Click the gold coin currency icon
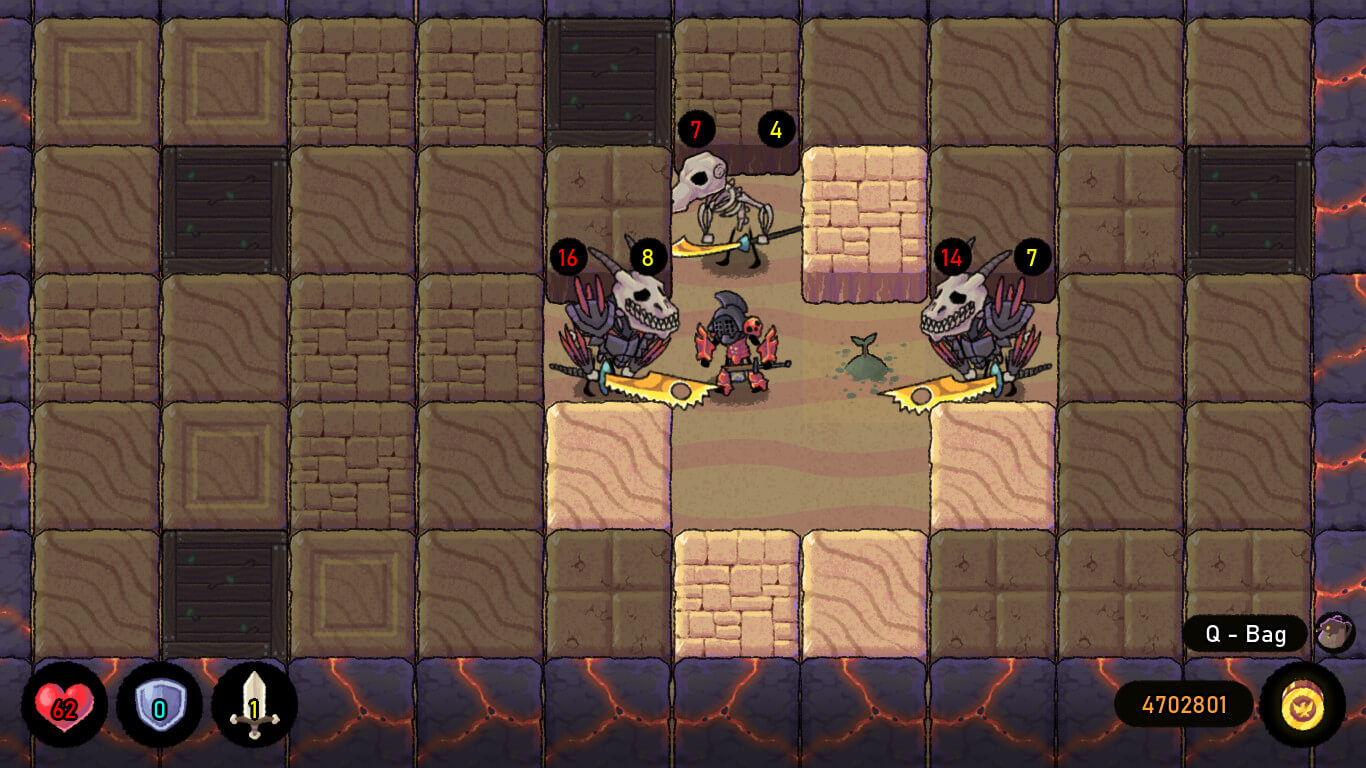 1302,706
